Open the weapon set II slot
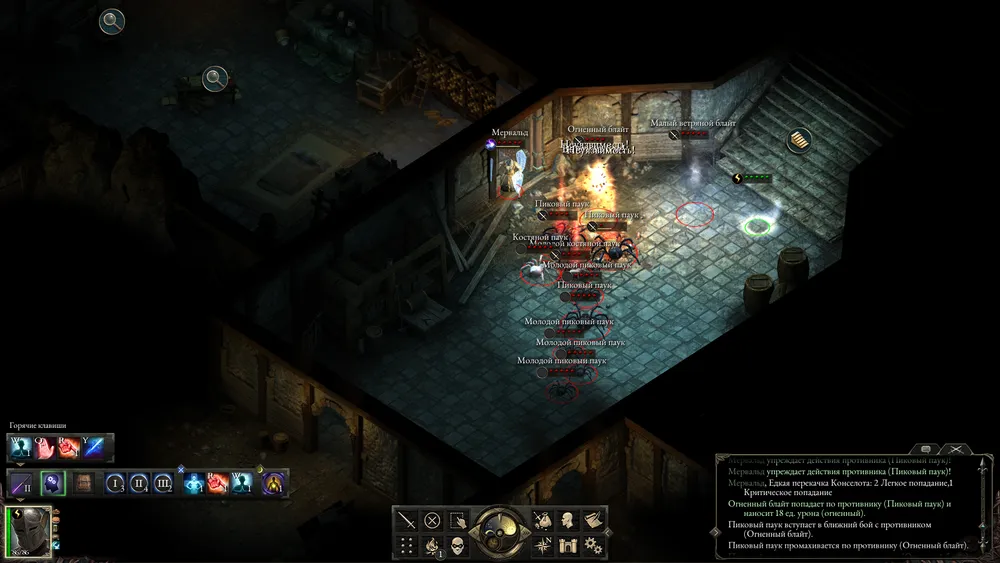The width and height of the screenshot is (1000, 563). pos(22,484)
